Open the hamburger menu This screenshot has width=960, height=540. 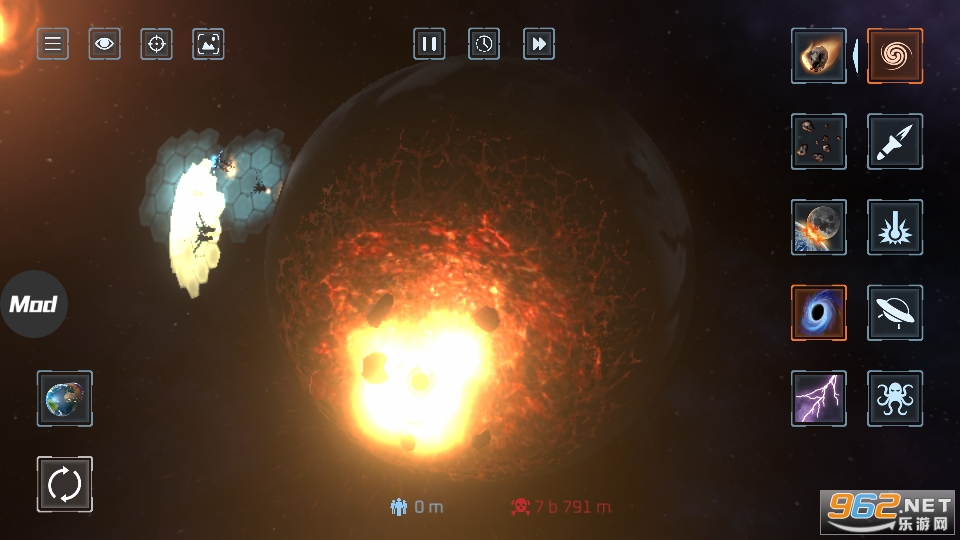(53, 44)
